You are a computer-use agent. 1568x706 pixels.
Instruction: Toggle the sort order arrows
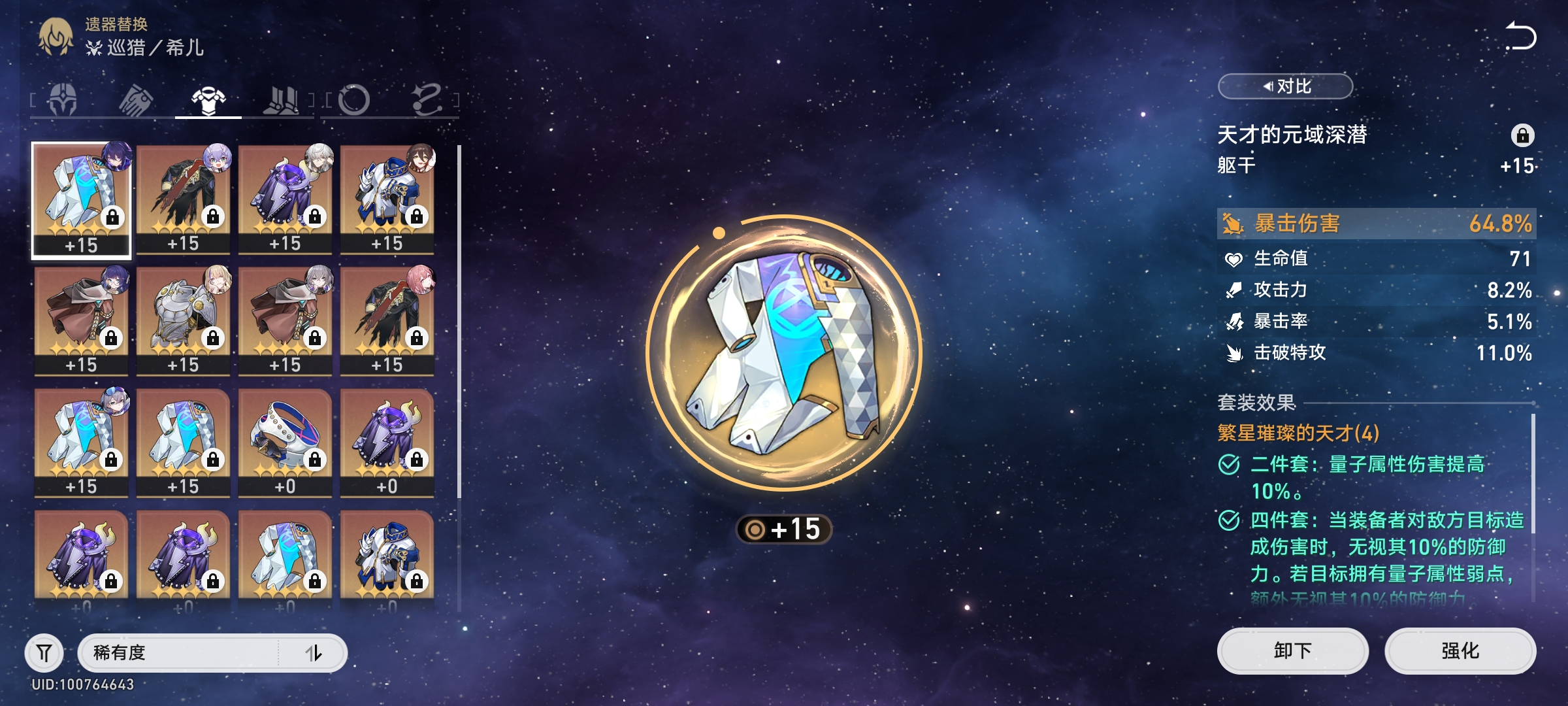tap(314, 652)
